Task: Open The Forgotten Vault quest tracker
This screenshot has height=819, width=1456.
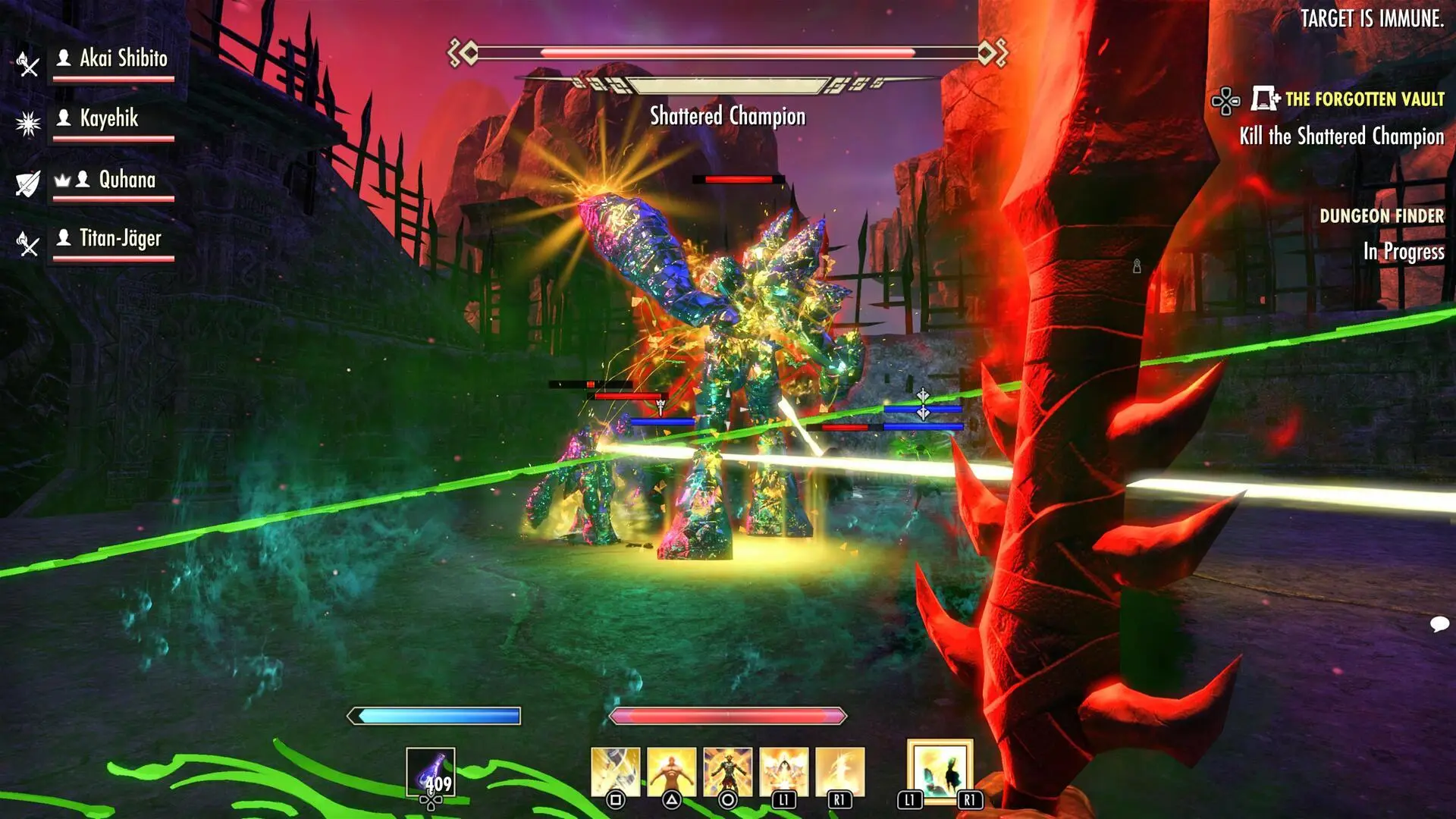Action: [1363, 99]
